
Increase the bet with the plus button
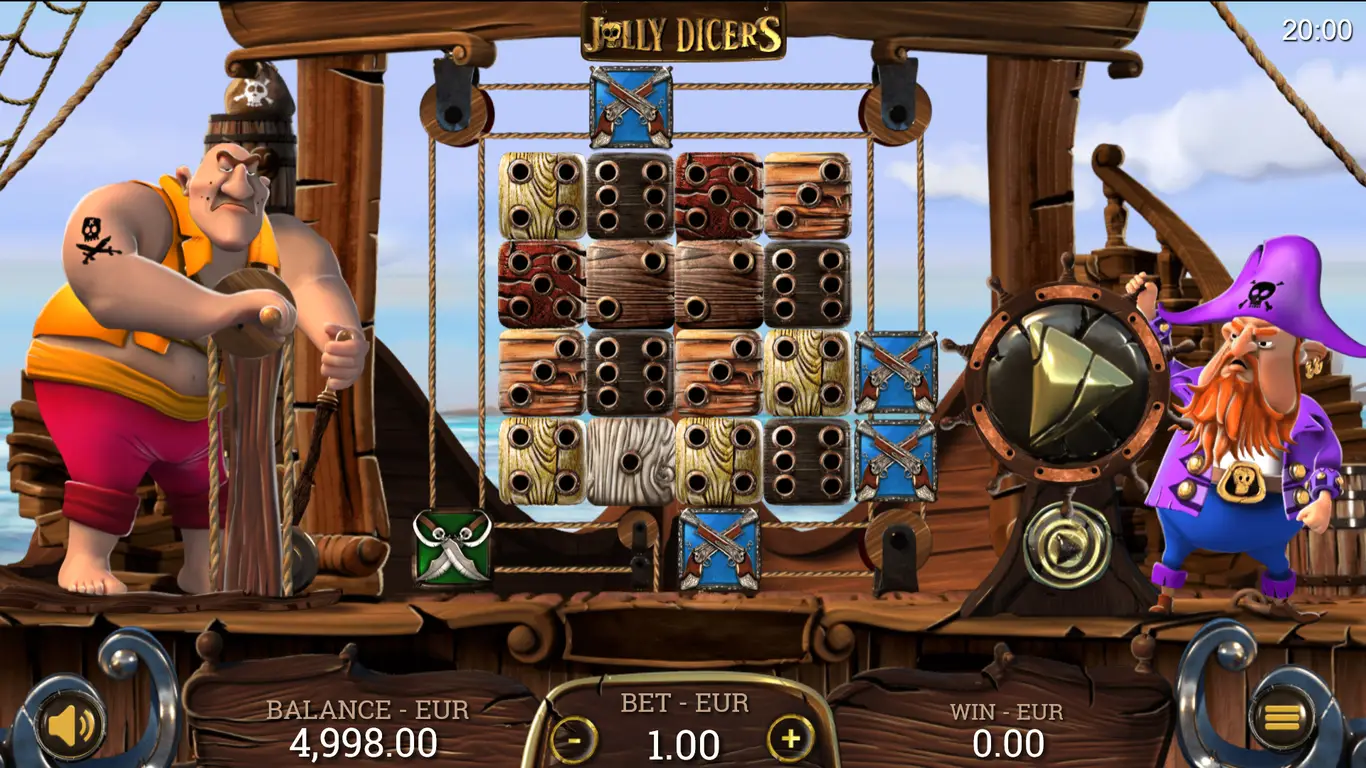point(790,739)
